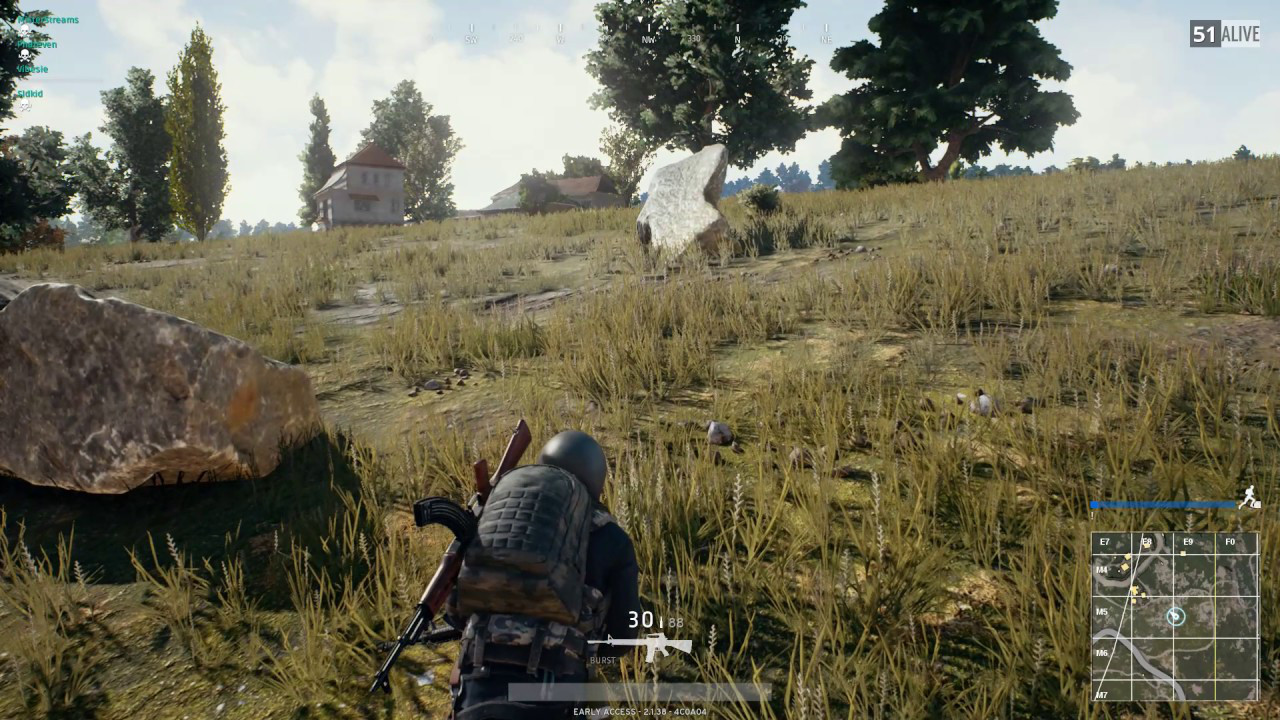
Task: Click the skull icon beneath Sidkid
Action: point(25,105)
